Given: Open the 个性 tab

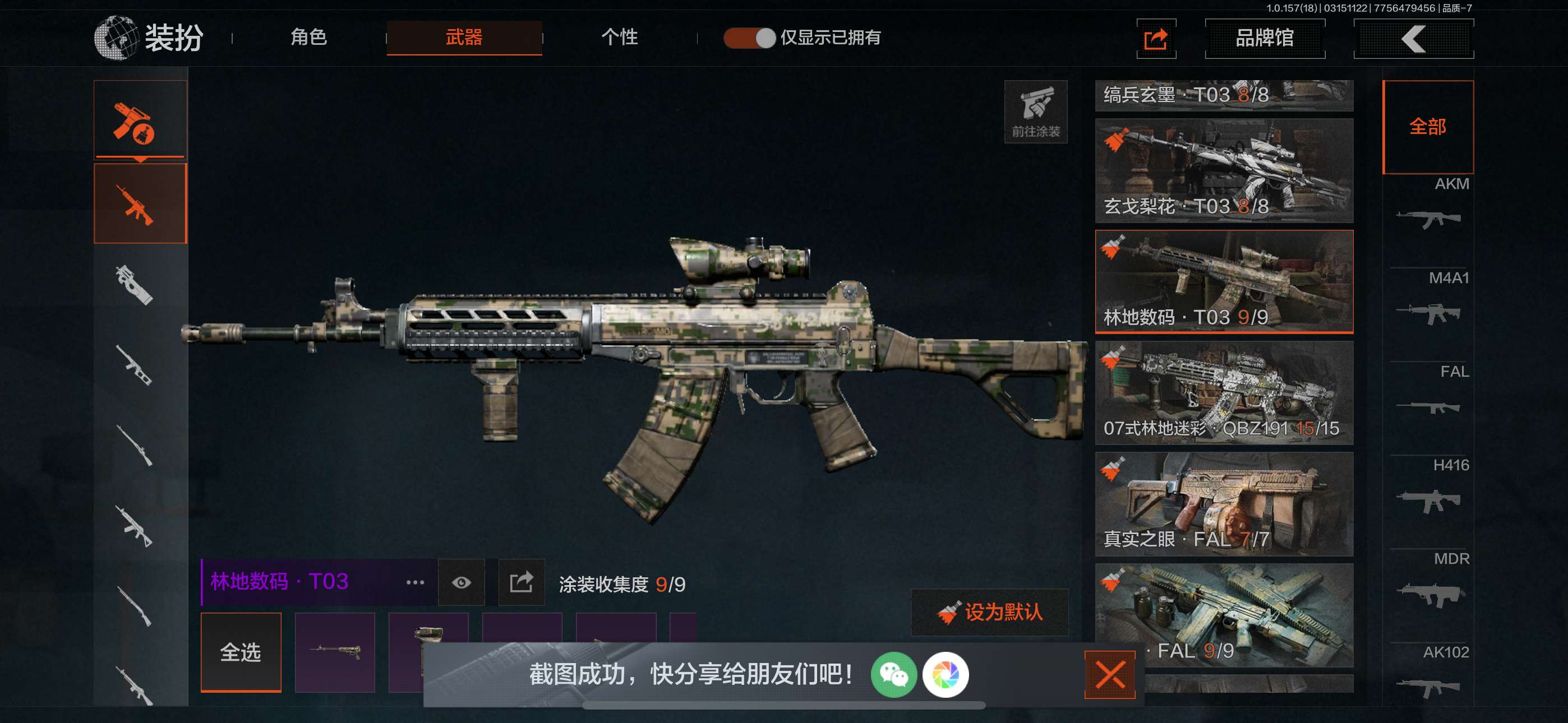Looking at the screenshot, I should click(x=619, y=38).
